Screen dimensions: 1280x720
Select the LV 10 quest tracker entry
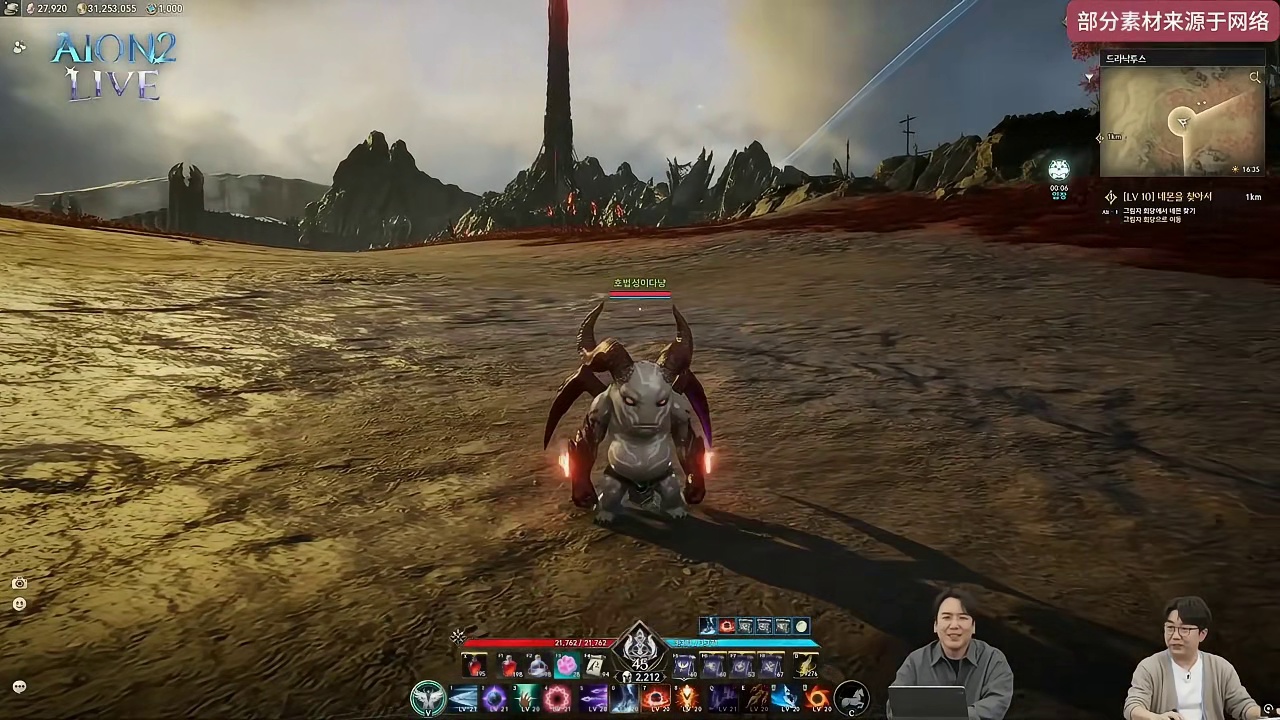tap(1166, 197)
